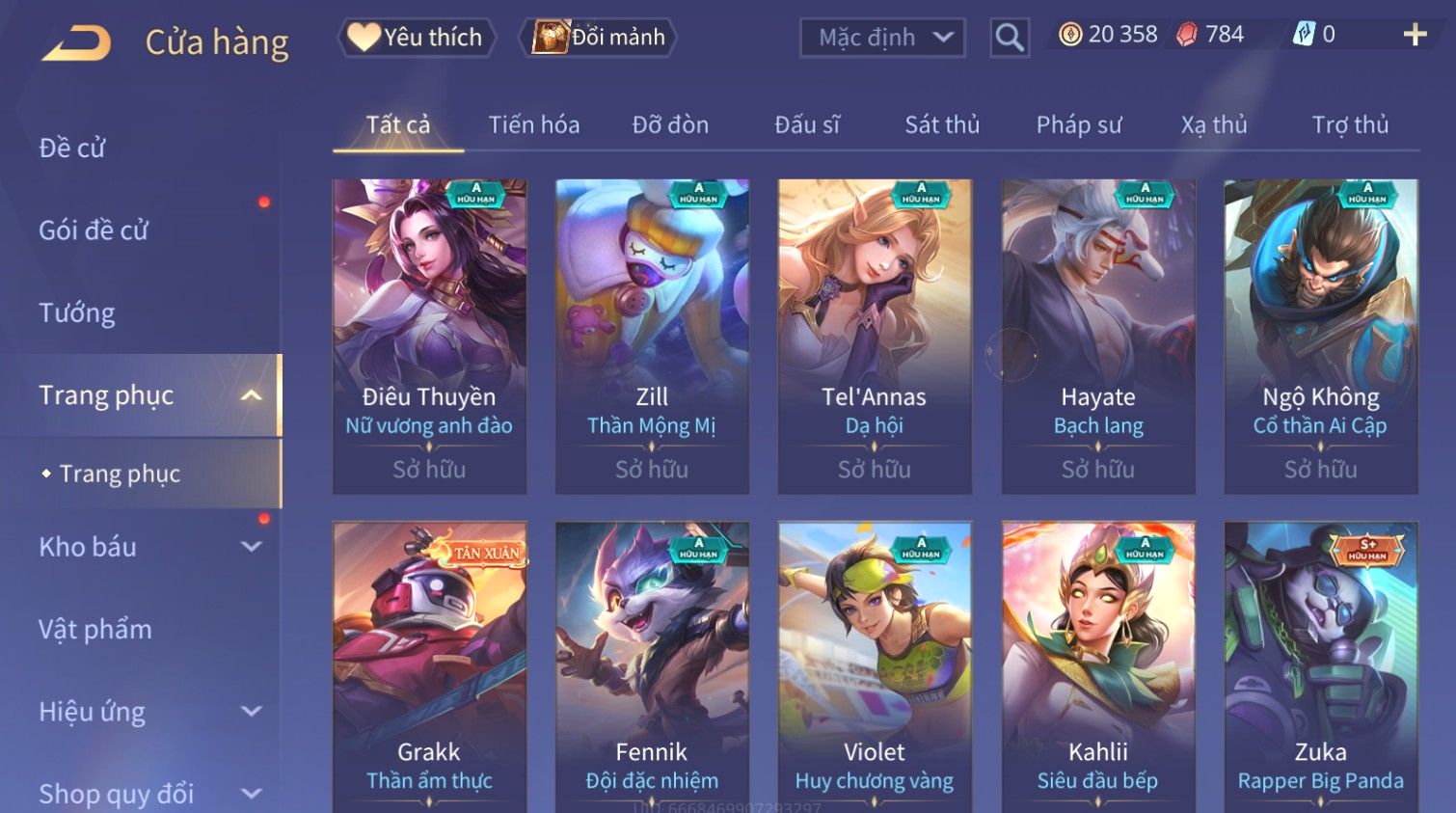Open the Yêu thích favorites list
Image resolution: width=1456 pixels, height=813 pixels.
pos(417,38)
